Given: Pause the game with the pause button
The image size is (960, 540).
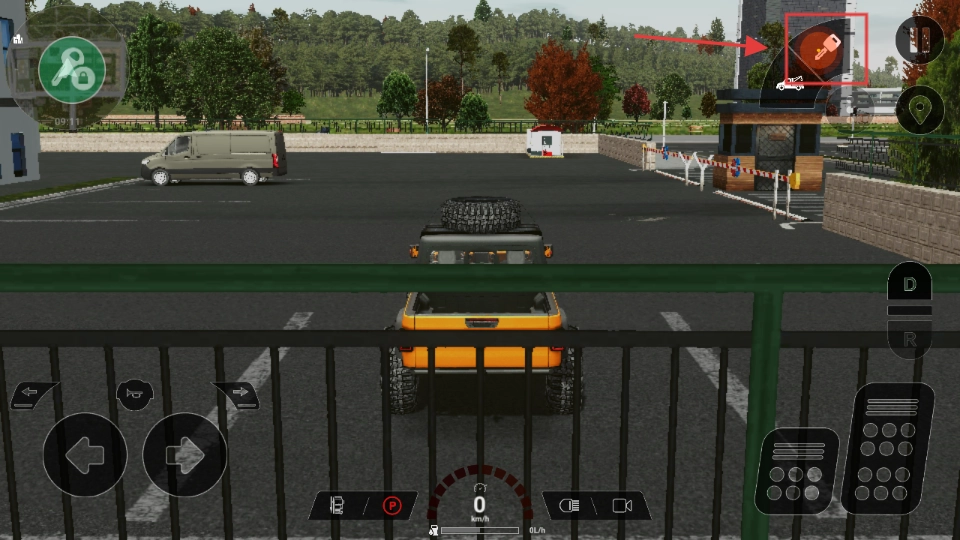Looking at the screenshot, I should click(920, 40).
